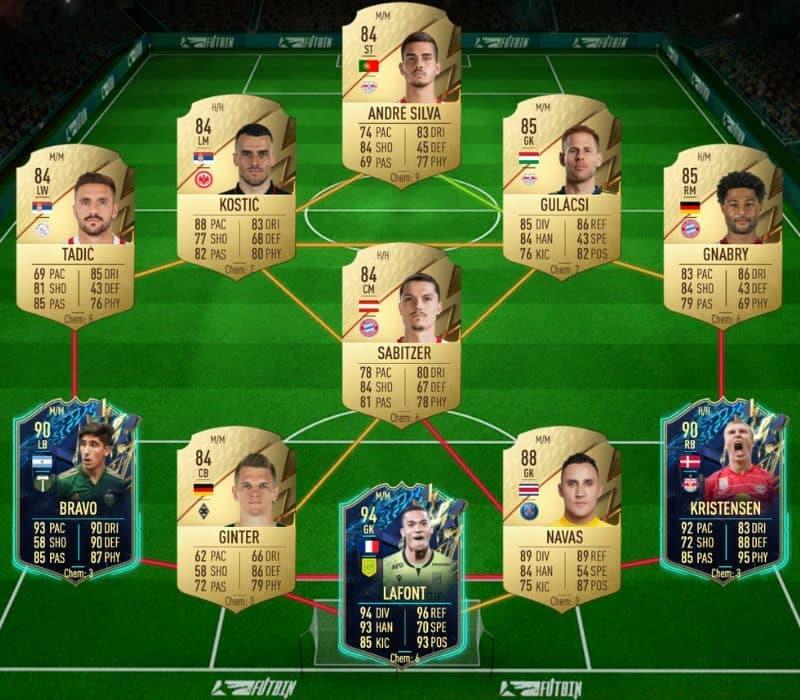Select the Navas goalkeeper card

(562, 515)
